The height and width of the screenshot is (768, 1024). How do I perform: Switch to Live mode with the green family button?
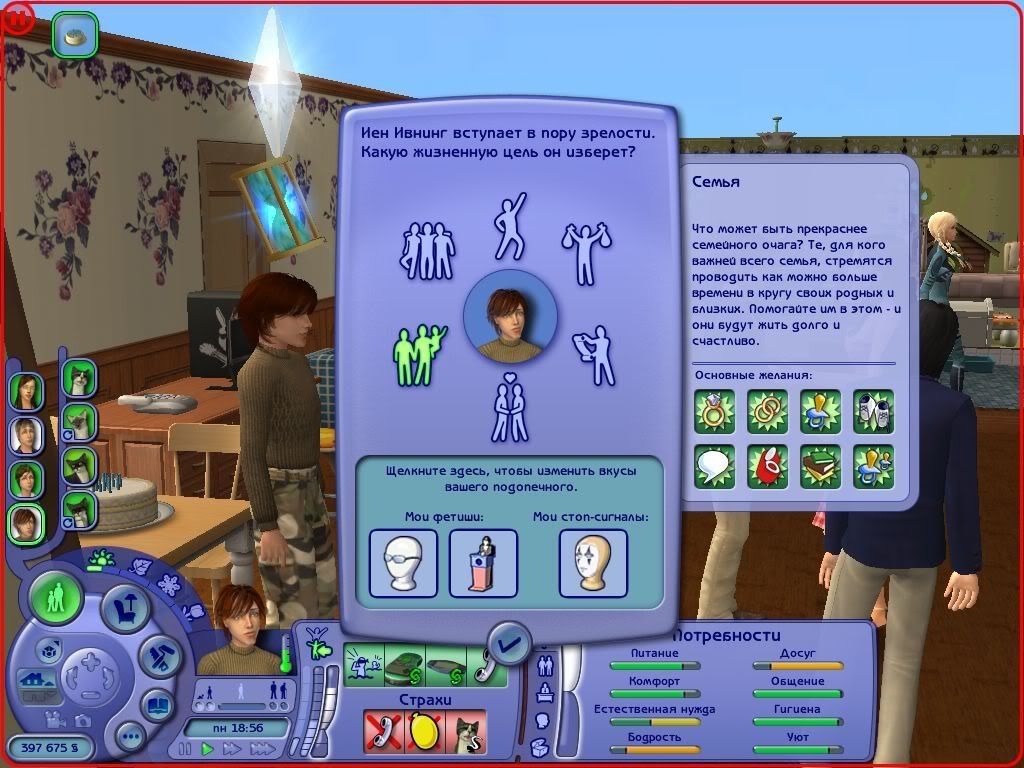click(x=56, y=599)
